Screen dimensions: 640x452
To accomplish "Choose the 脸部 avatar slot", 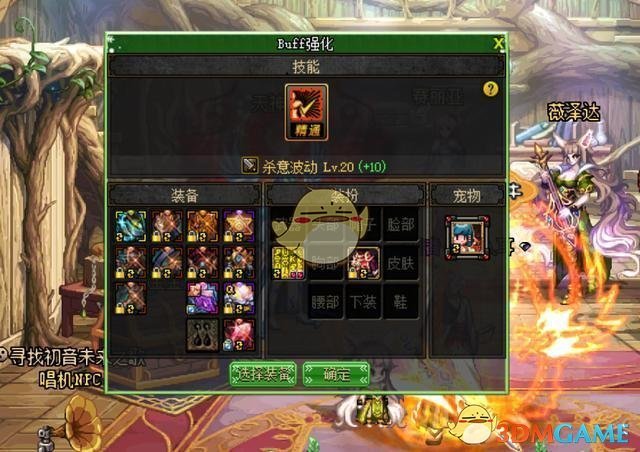I will [402, 227].
